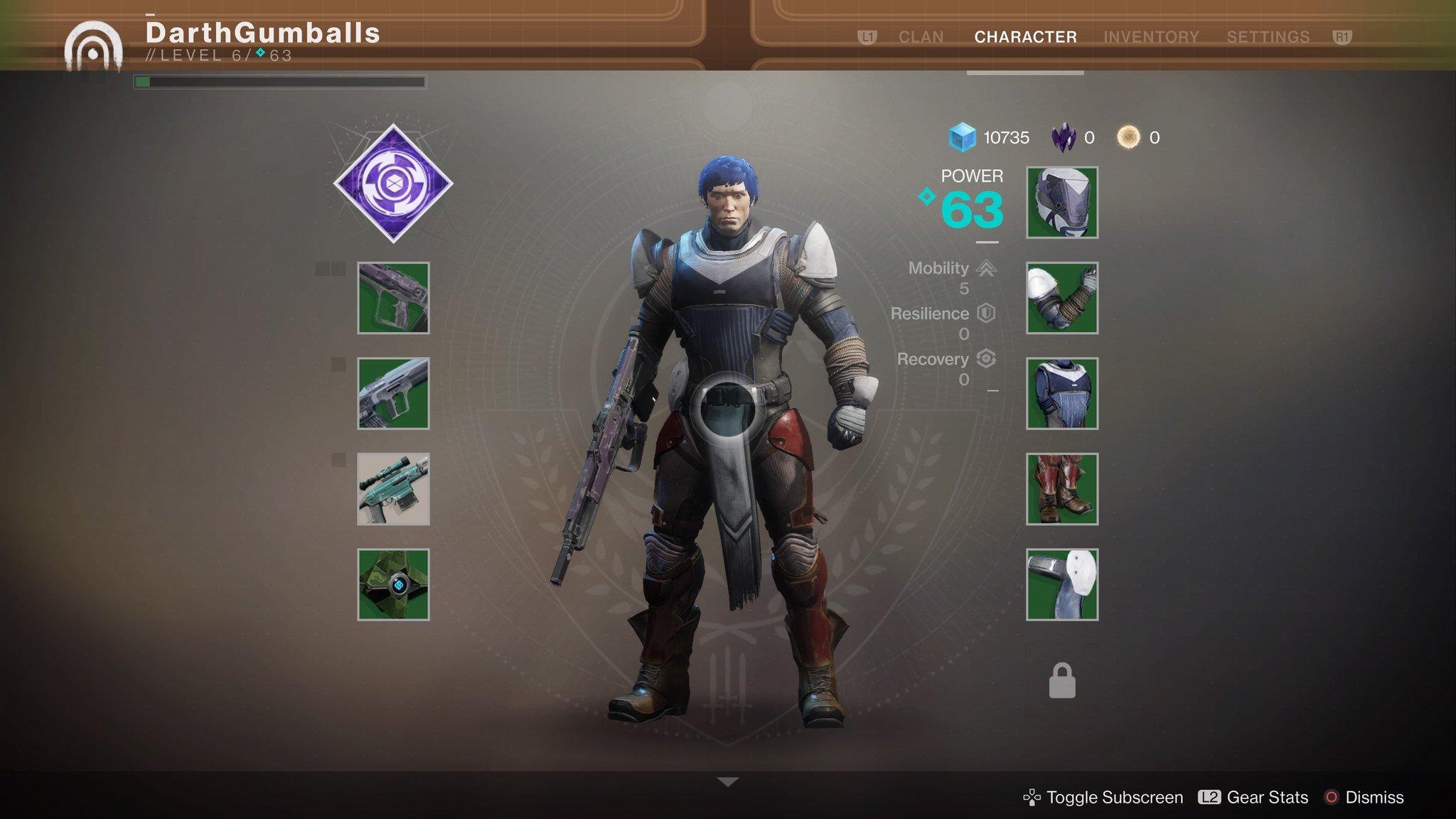The height and width of the screenshot is (819, 1456).
Task: Select the gauntlets armor slot
Action: (1062, 298)
